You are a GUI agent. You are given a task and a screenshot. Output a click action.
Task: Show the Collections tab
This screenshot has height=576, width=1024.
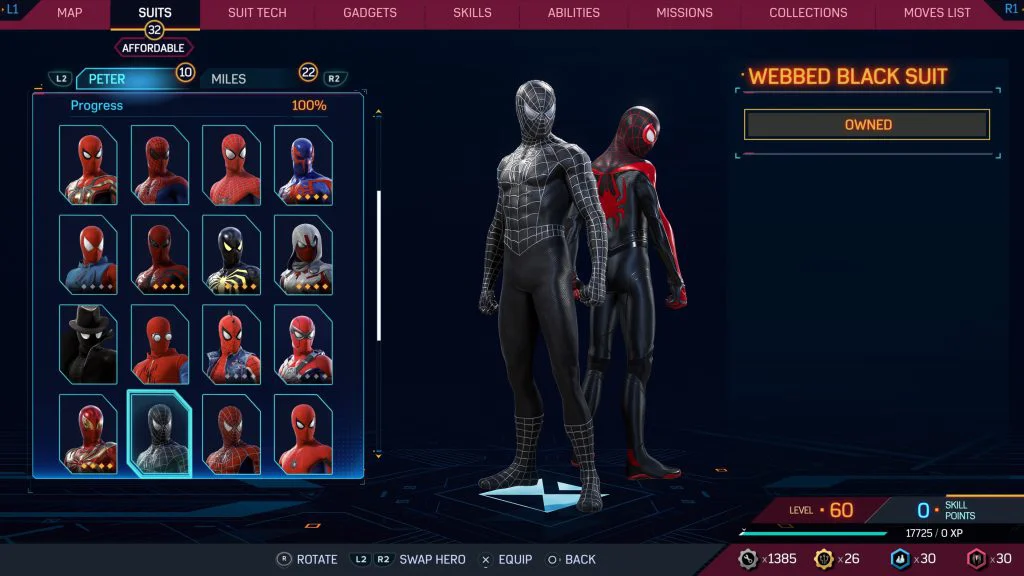808,13
